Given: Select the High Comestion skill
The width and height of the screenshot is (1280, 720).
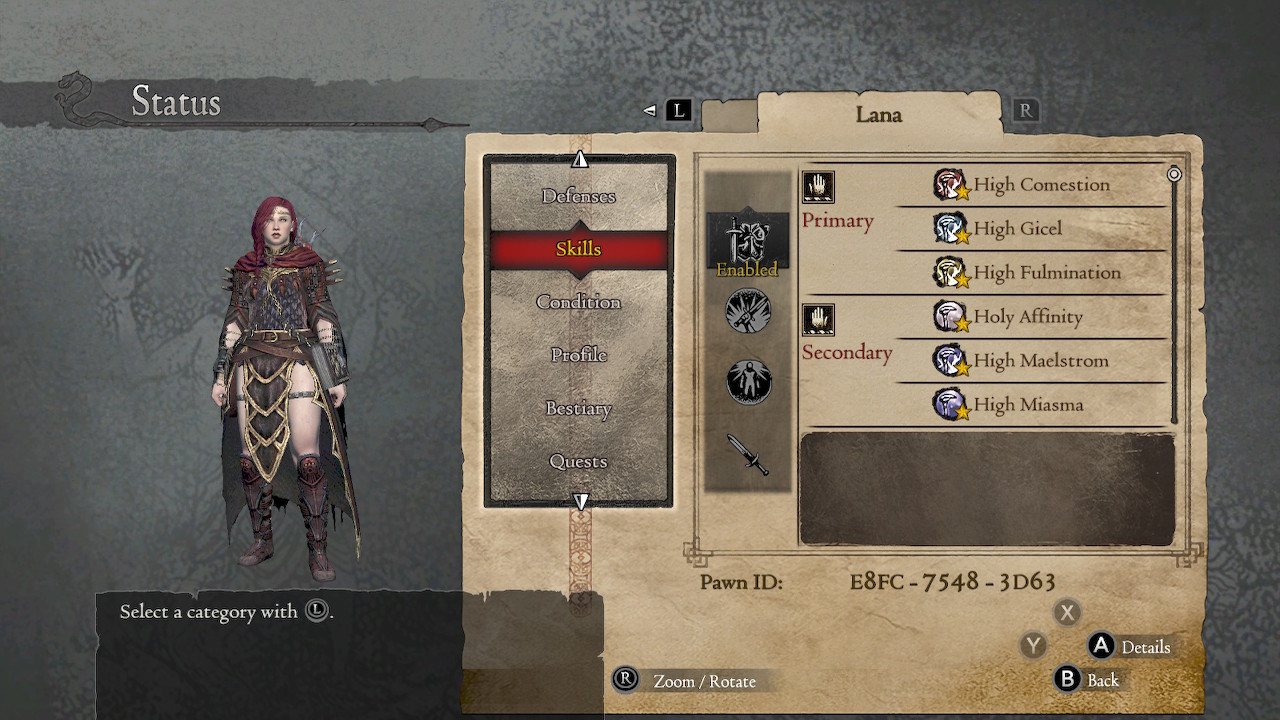Looking at the screenshot, I should pyautogui.click(x=1040, y=185).
